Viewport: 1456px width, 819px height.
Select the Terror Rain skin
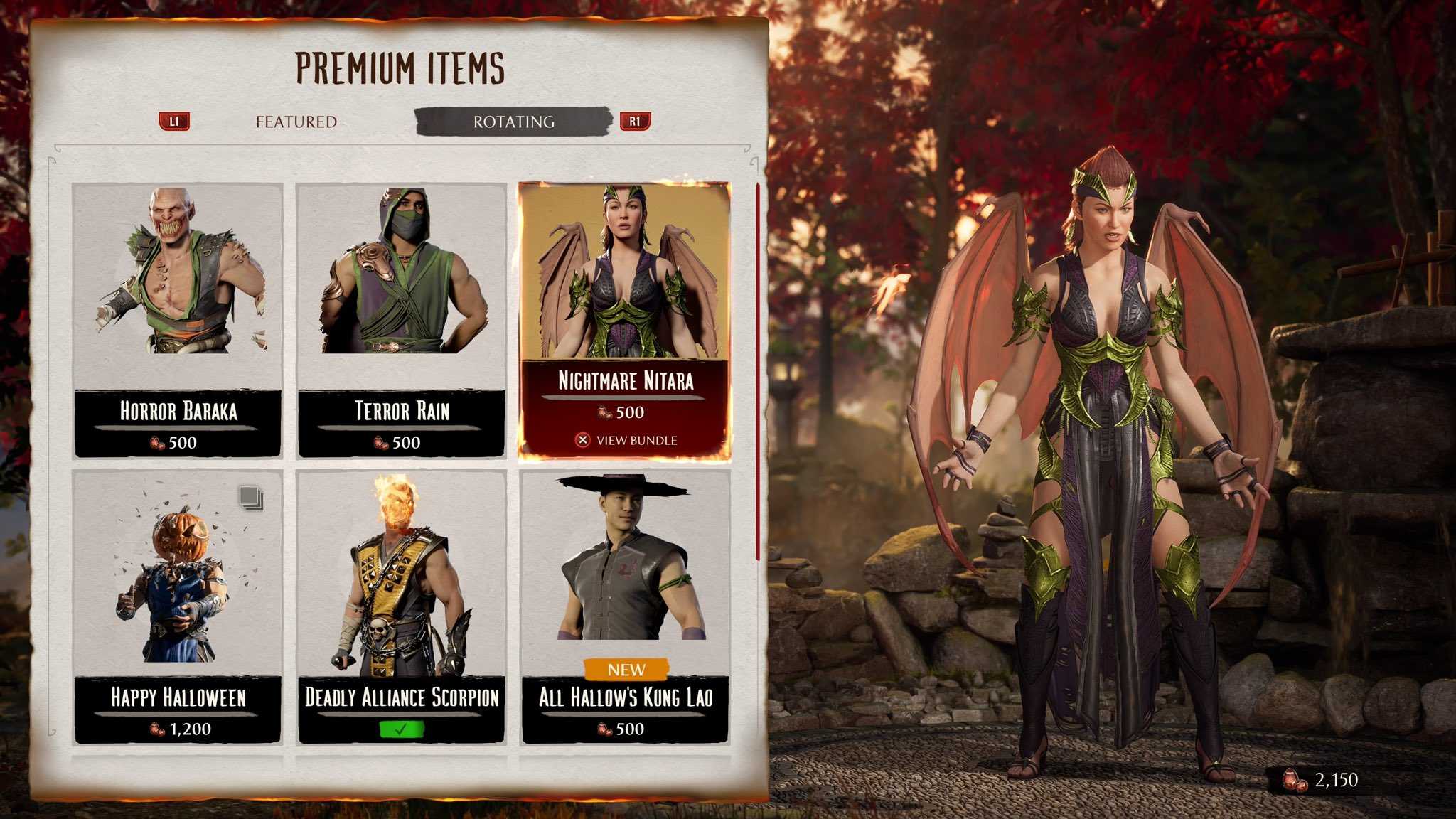[x=401, y=320]
